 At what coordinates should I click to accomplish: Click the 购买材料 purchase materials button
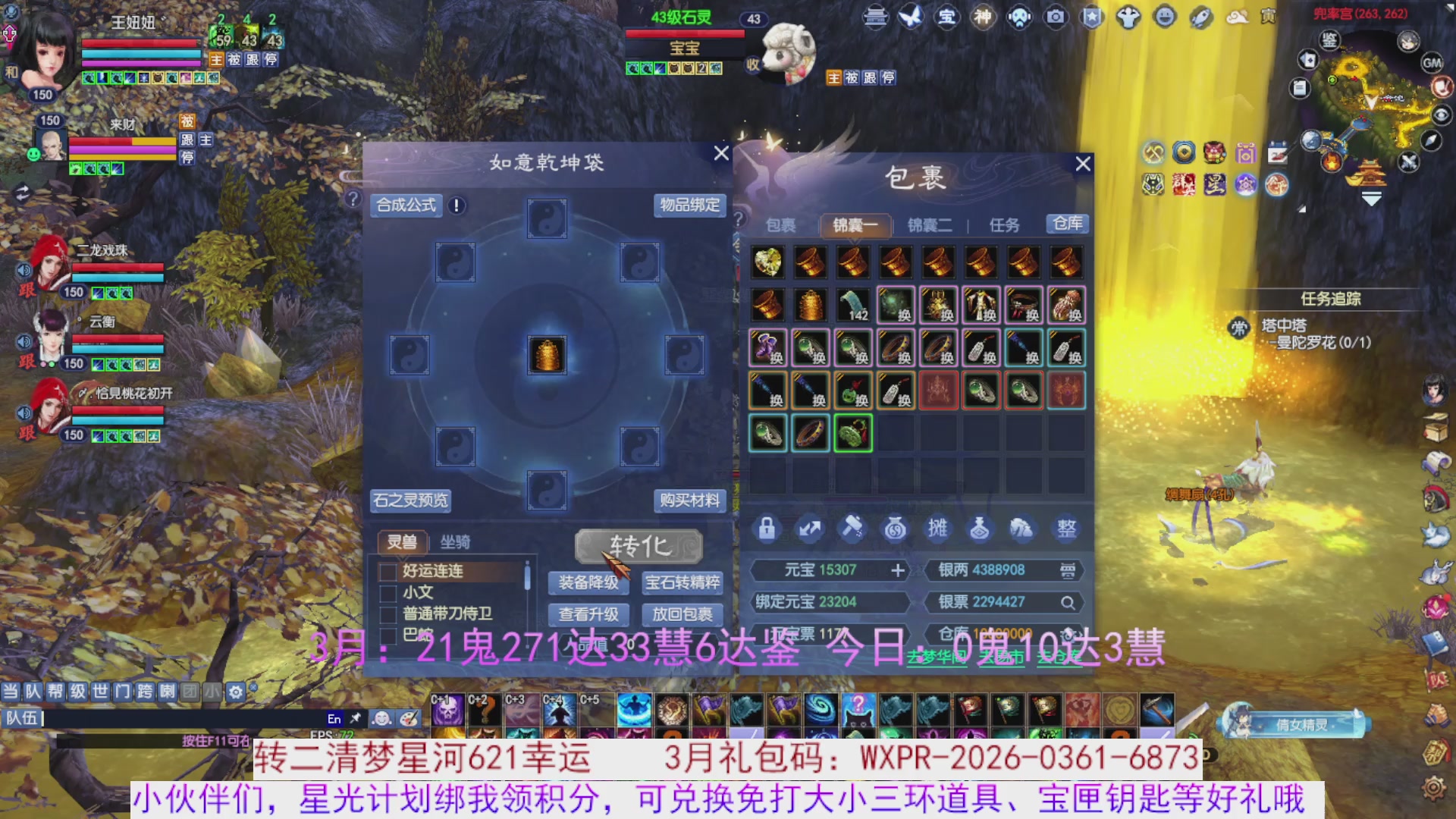690,500
